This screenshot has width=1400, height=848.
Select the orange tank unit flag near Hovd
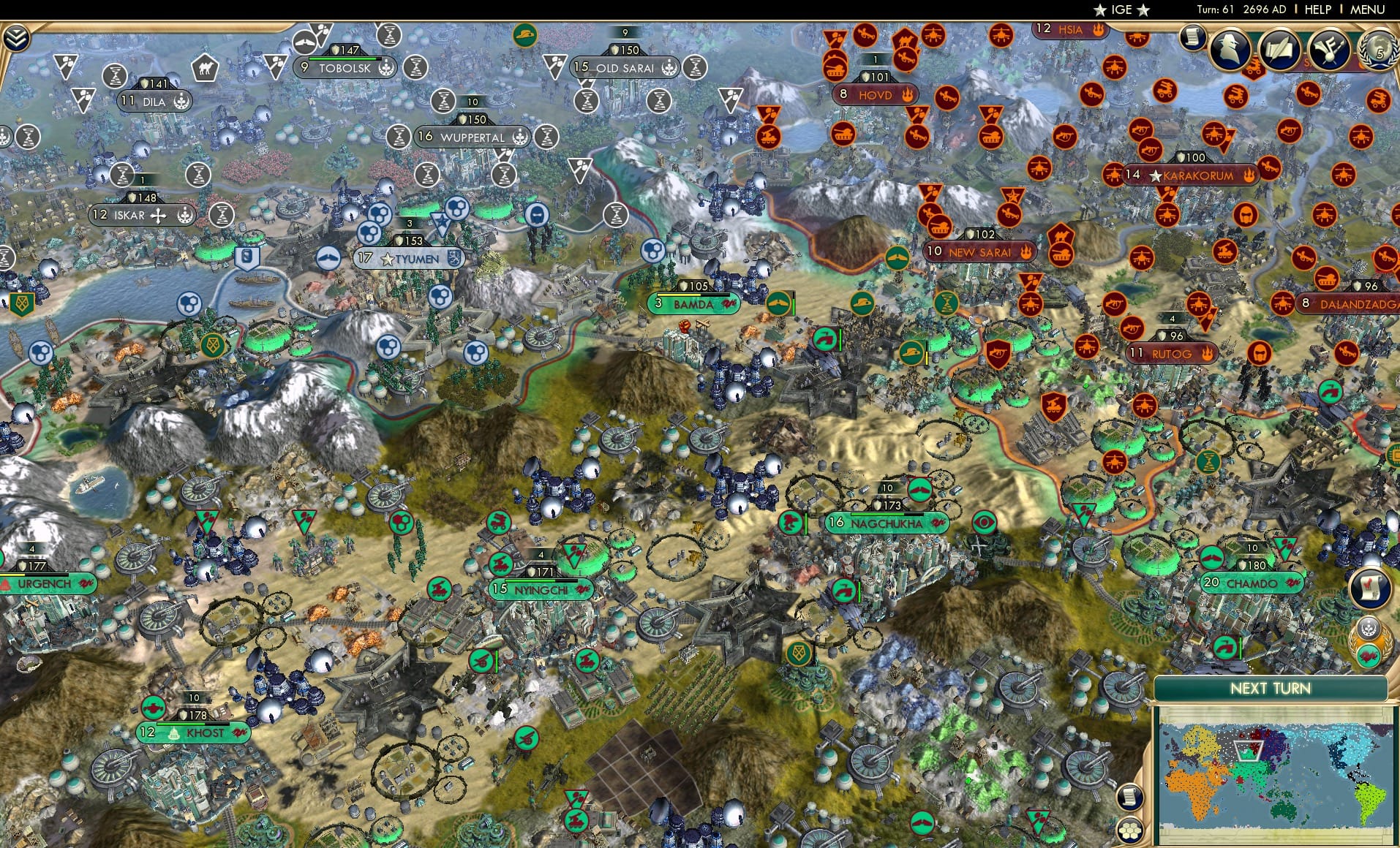coord(835,67)
